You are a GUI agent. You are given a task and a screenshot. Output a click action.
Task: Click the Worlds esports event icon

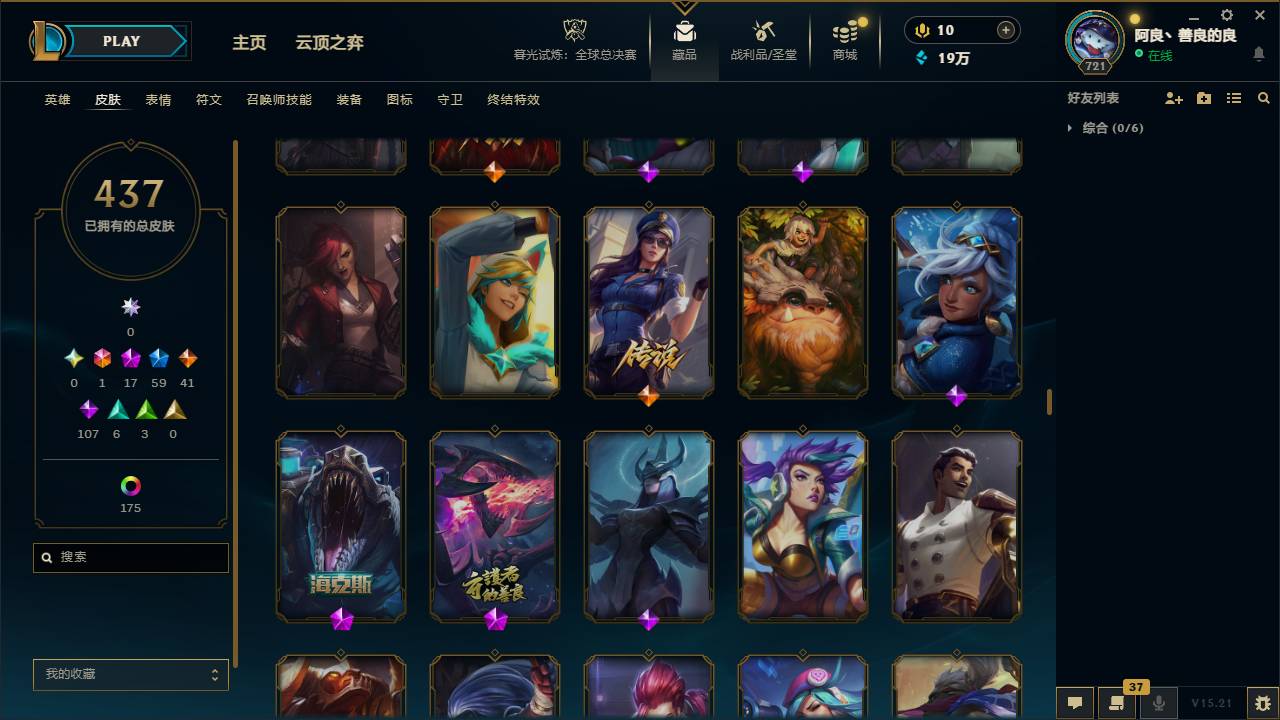[575, 30]
